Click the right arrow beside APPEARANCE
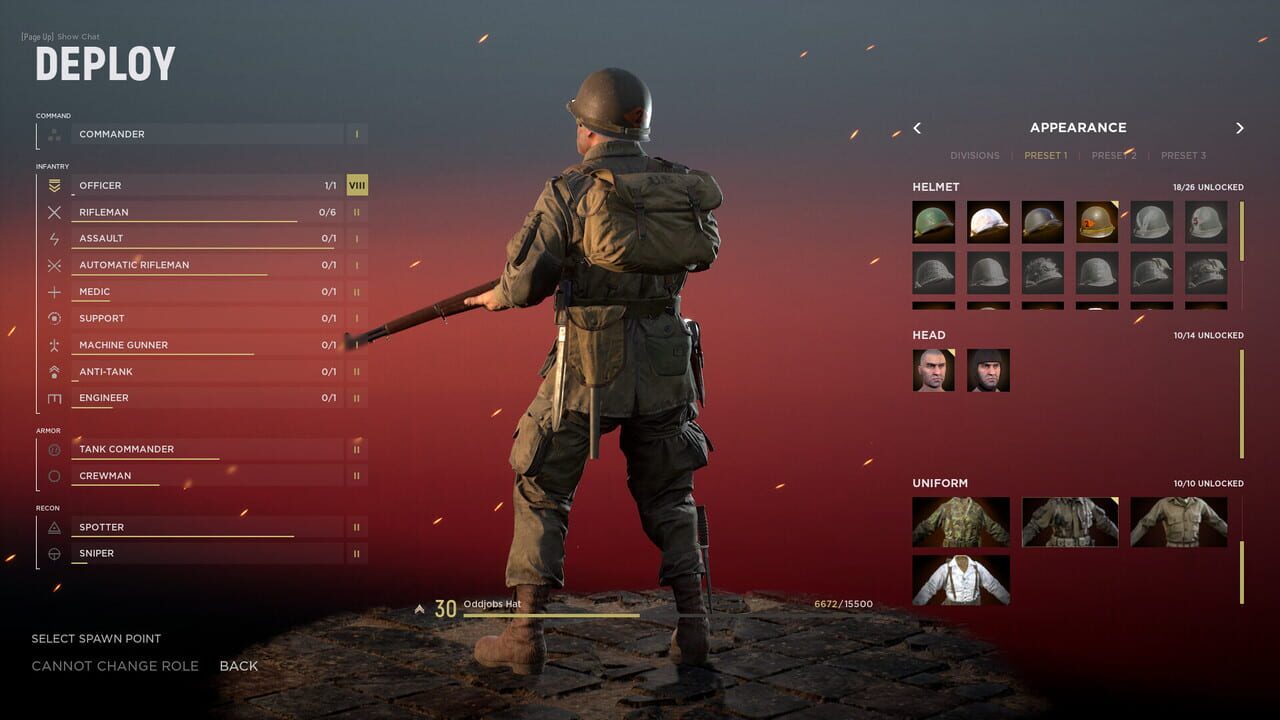Image resolution: width=1280 pixels, height=720 pixels. tap(1240, 128)
